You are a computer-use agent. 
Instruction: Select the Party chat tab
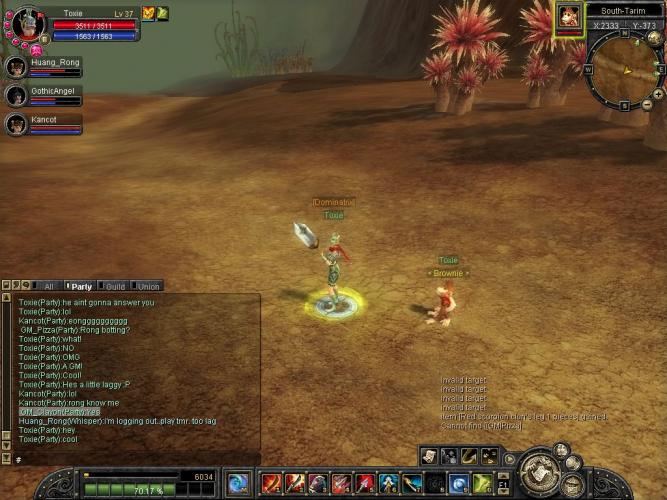point(81,286)
